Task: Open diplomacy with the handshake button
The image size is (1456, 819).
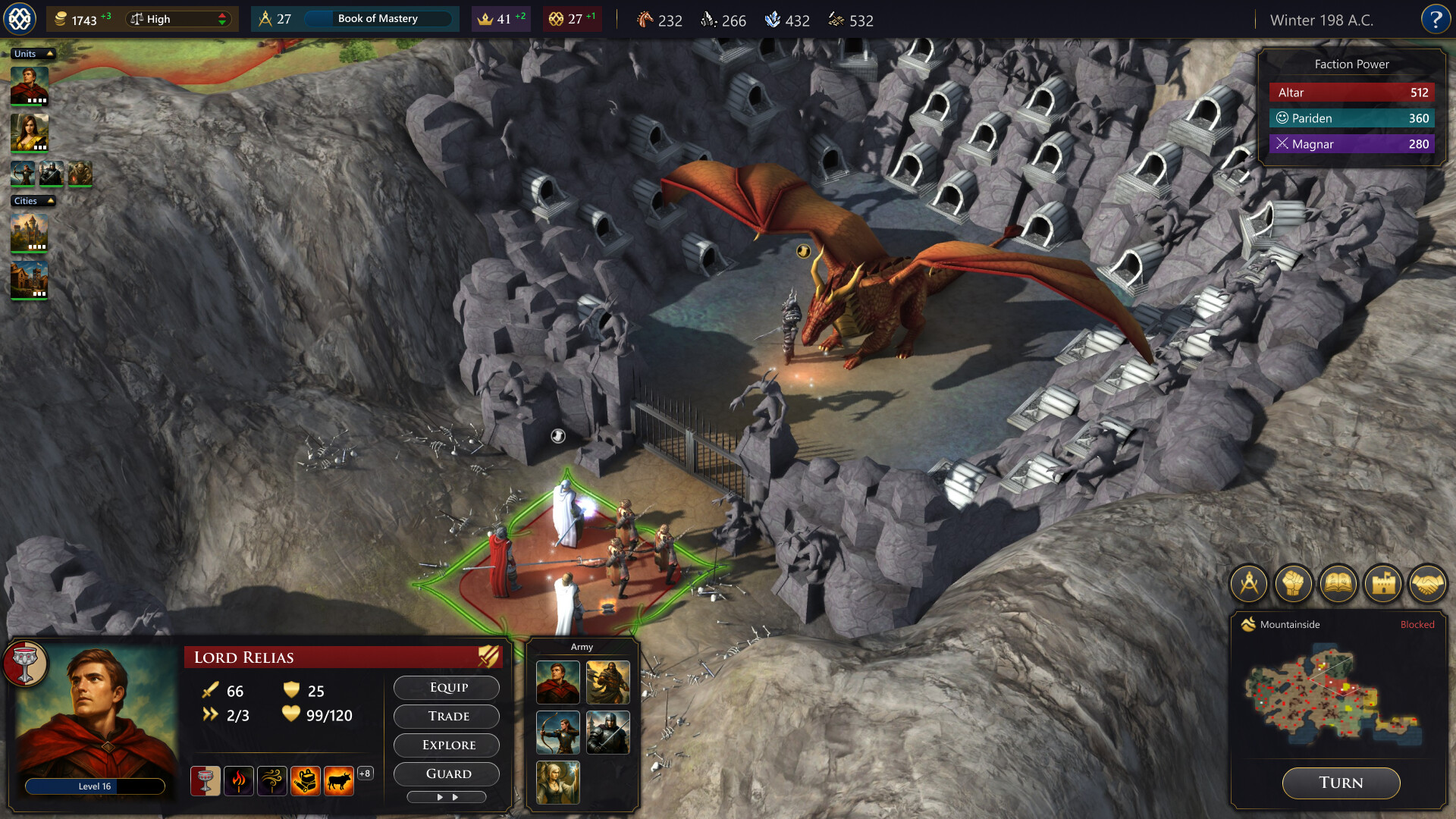Action: pyautogui.click(x=1427, y=584)
